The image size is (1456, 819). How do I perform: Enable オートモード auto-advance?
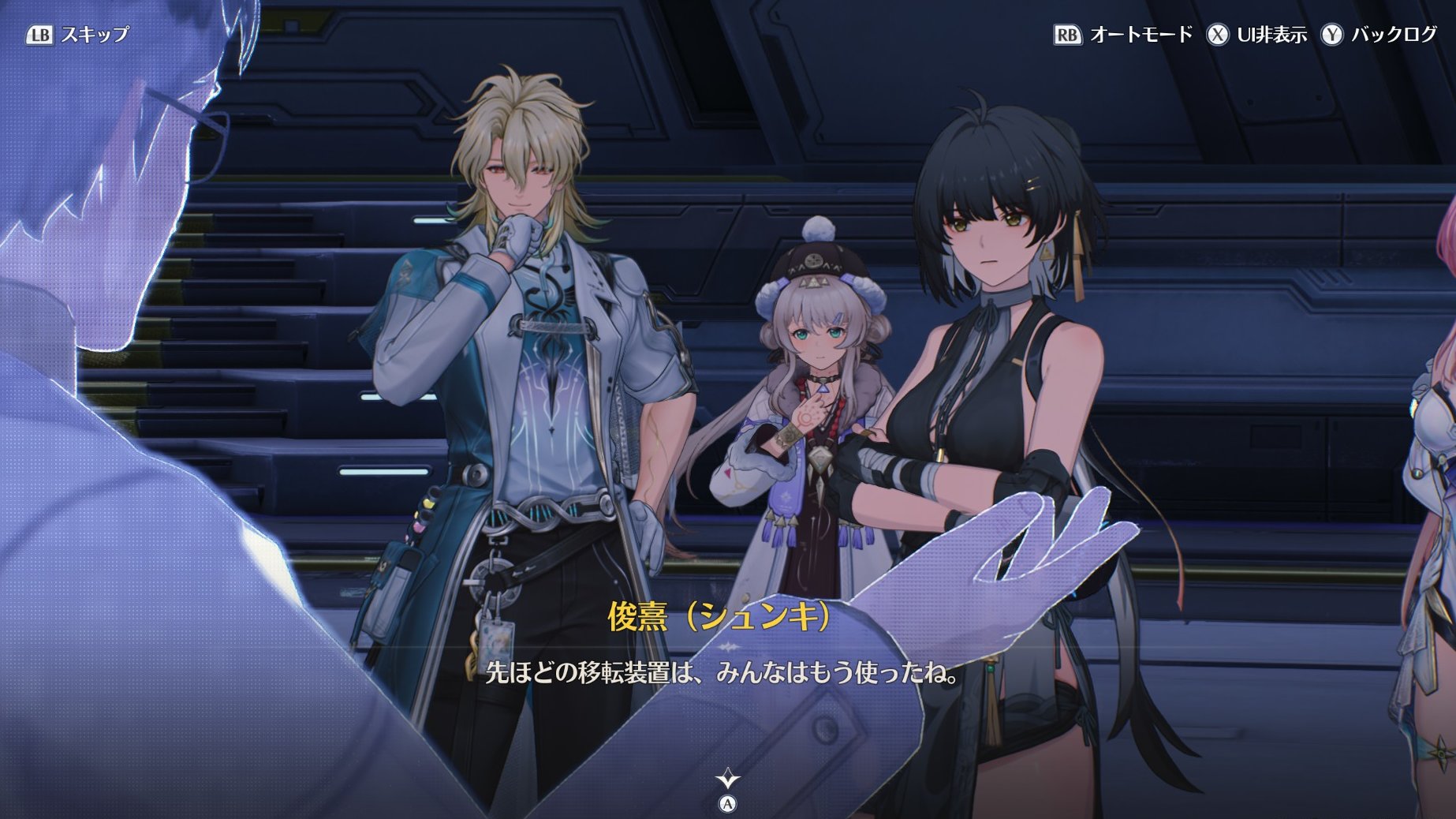tap(1123, 35)
